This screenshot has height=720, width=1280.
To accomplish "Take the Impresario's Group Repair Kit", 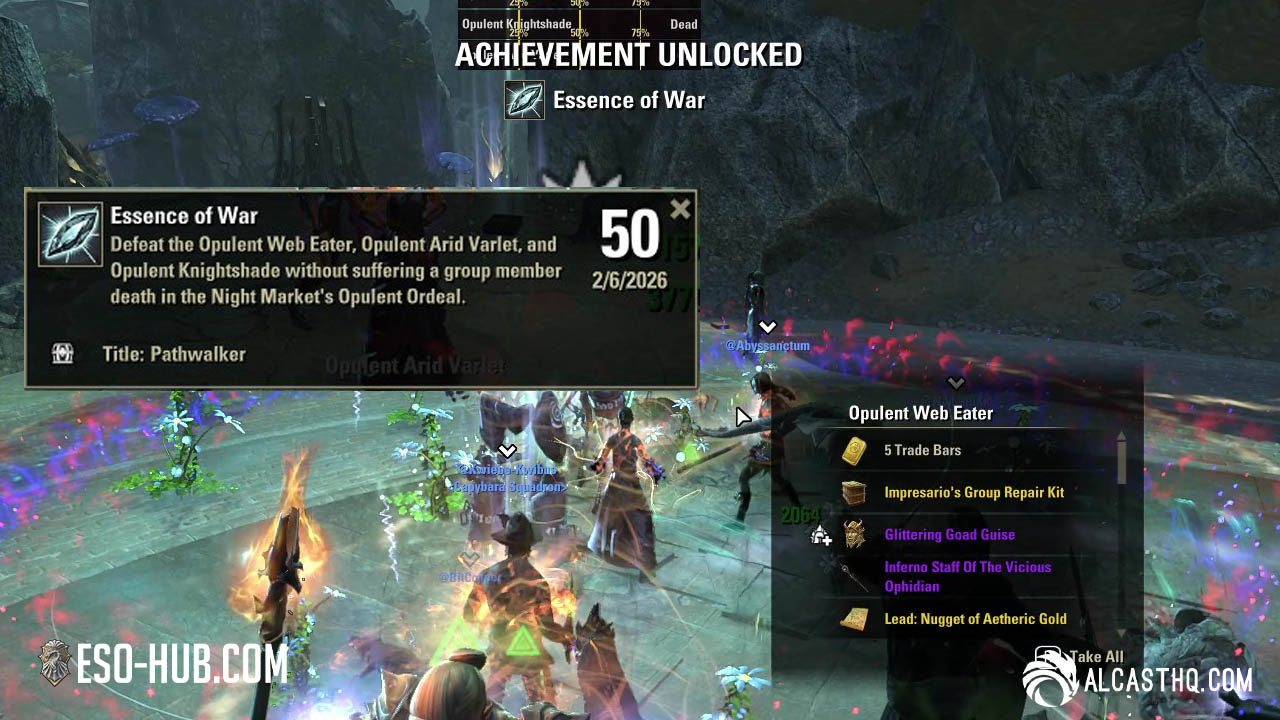I will pos(973,493).
